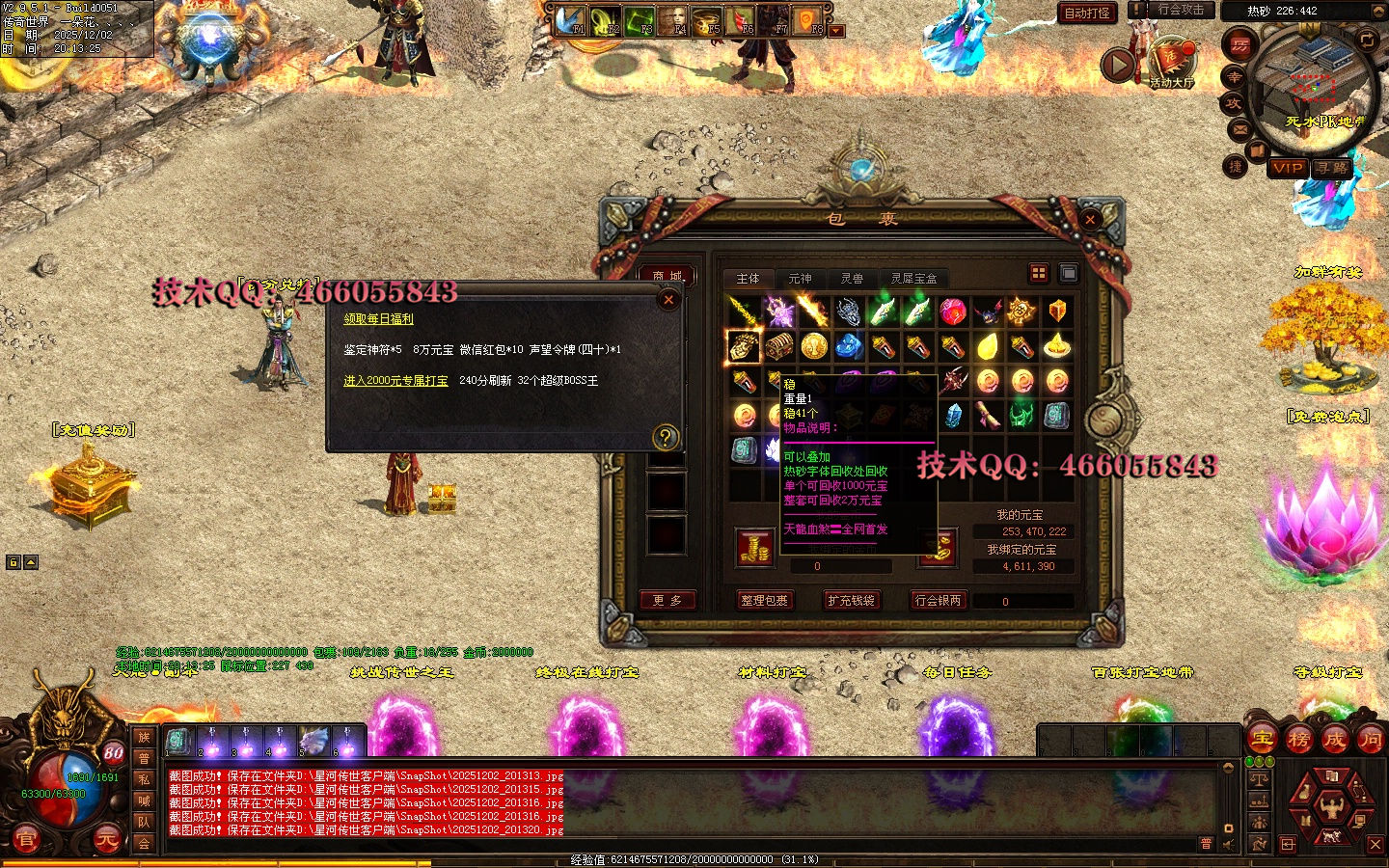Open the mail envelope icon by minimap

point(1240,128)
